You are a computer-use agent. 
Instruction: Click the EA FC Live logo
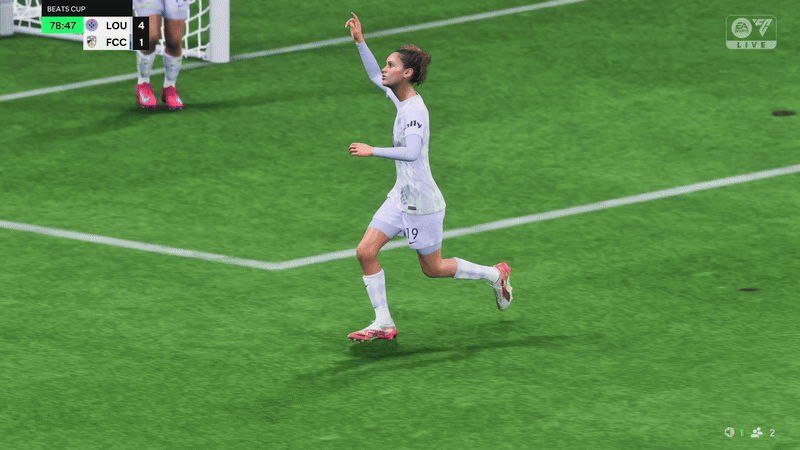(x=751, y=31)
